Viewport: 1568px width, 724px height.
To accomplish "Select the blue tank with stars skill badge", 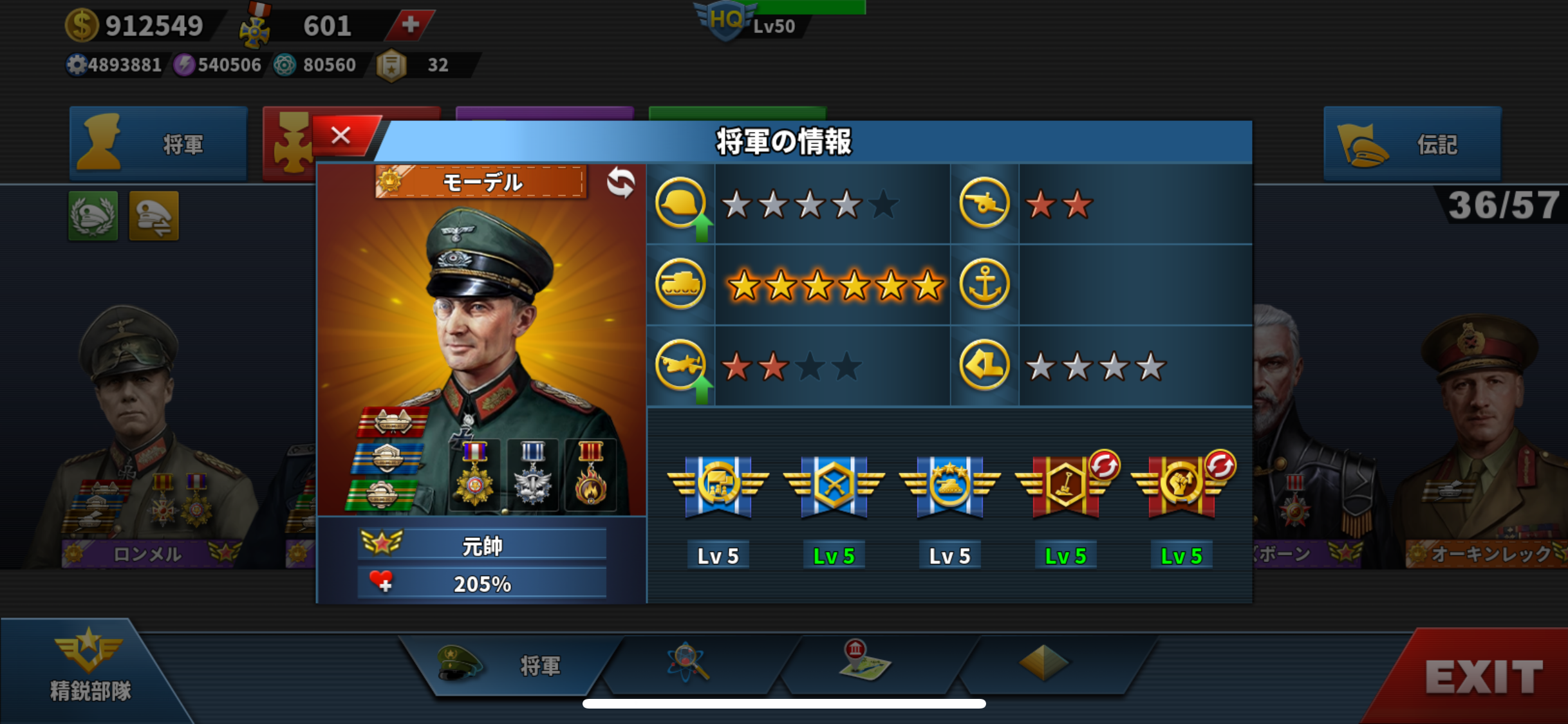I will 949,487.
